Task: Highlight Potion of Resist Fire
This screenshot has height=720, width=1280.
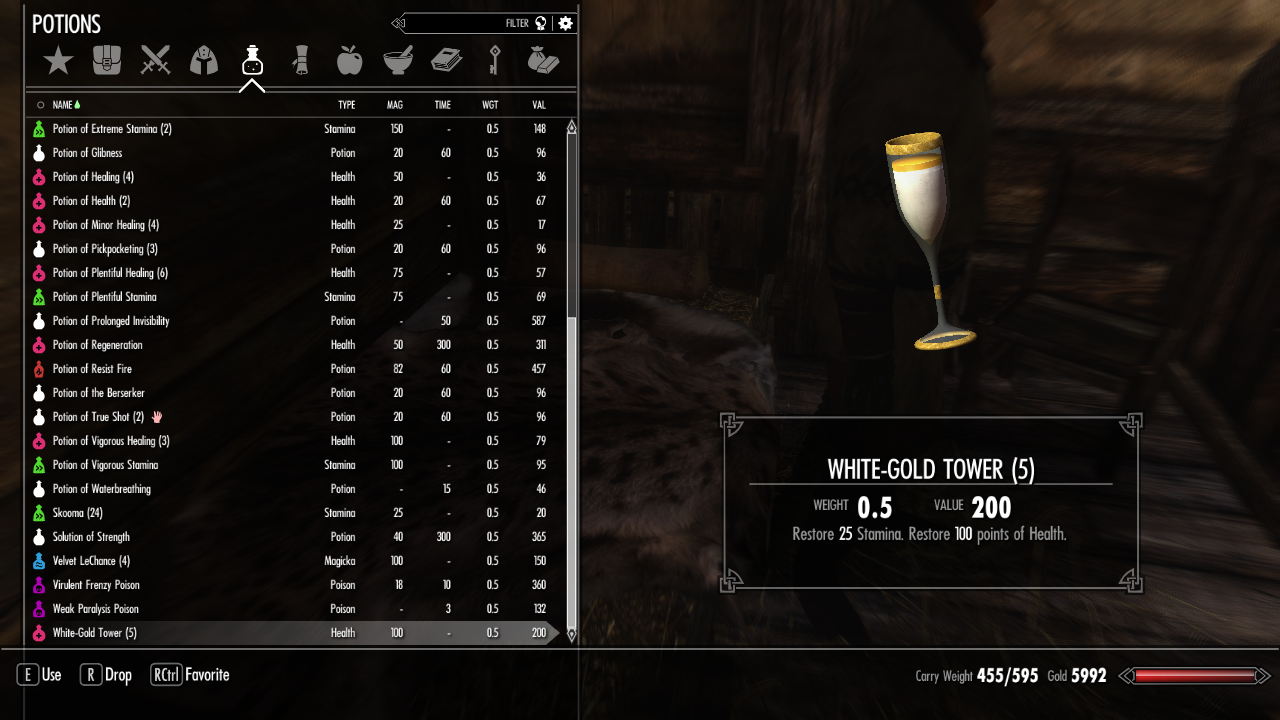Action: (x=92, y=369)
